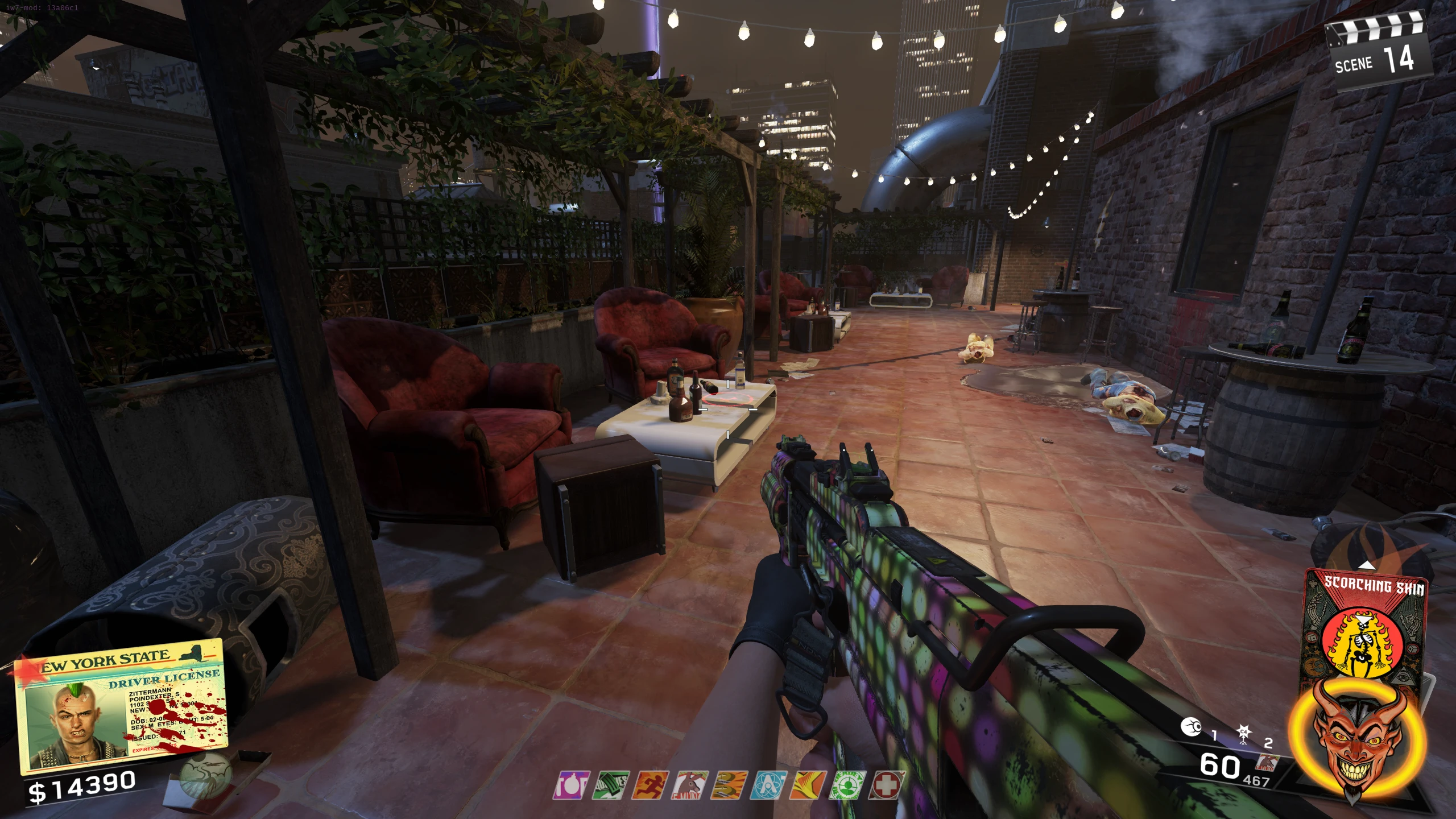Image resolution: width=1456 pixels, height=819 pixels.
Task: Select the Racin' Stripes running man perk
Action: point(651,785)
